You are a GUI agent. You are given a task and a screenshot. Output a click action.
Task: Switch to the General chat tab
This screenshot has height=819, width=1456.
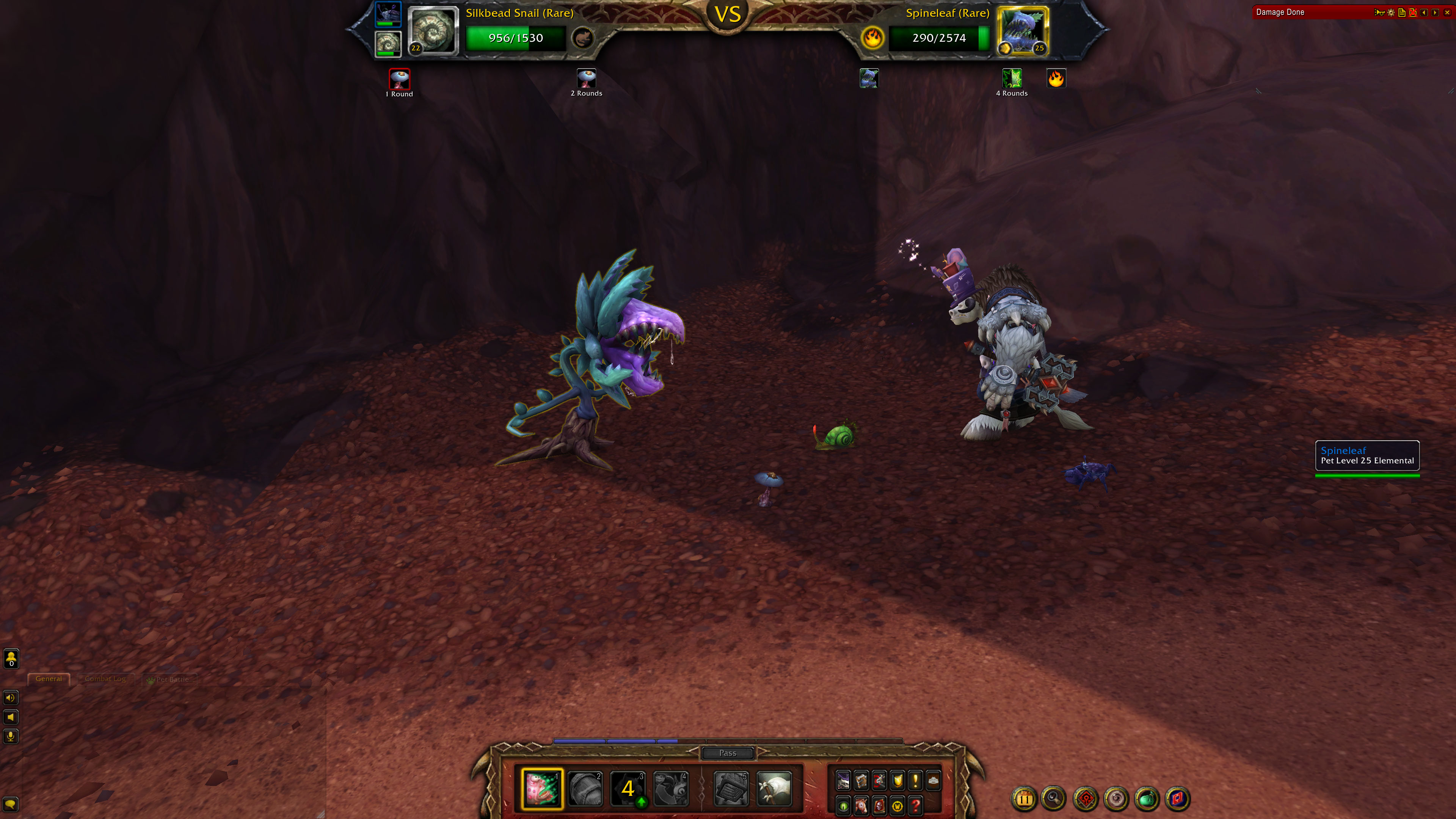point(49,679)
